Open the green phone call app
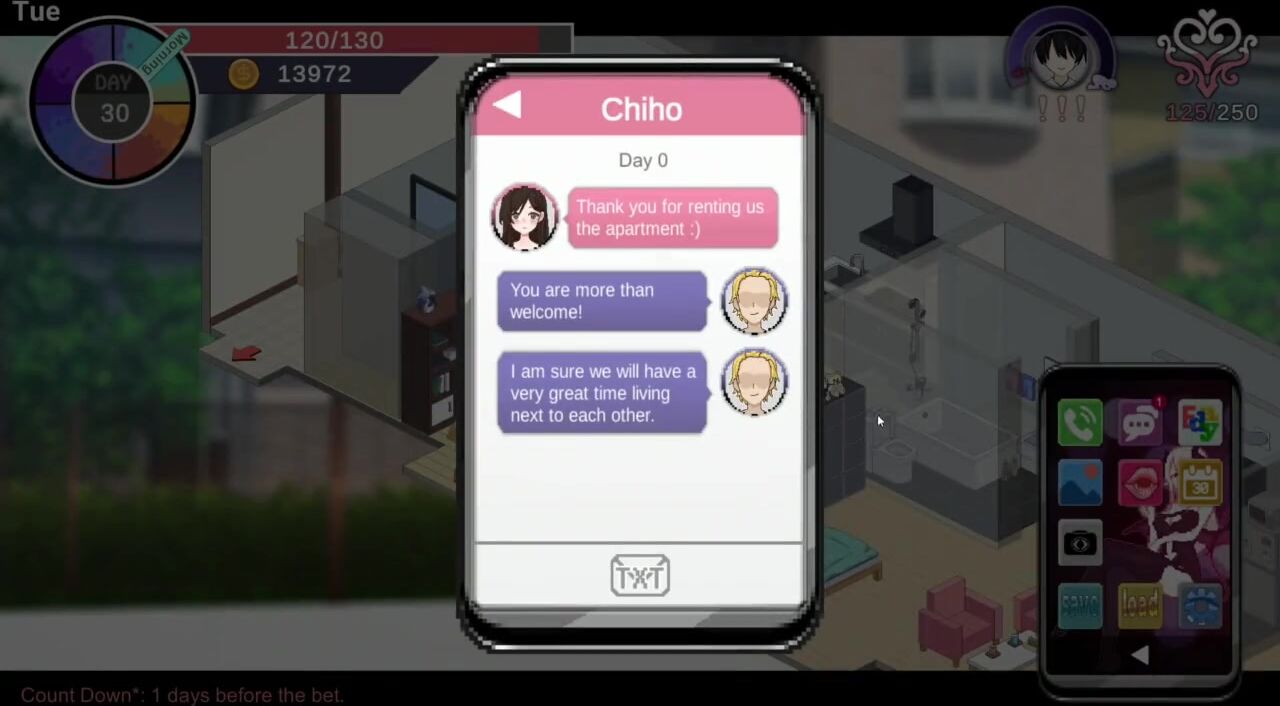 pos(1080,423)
